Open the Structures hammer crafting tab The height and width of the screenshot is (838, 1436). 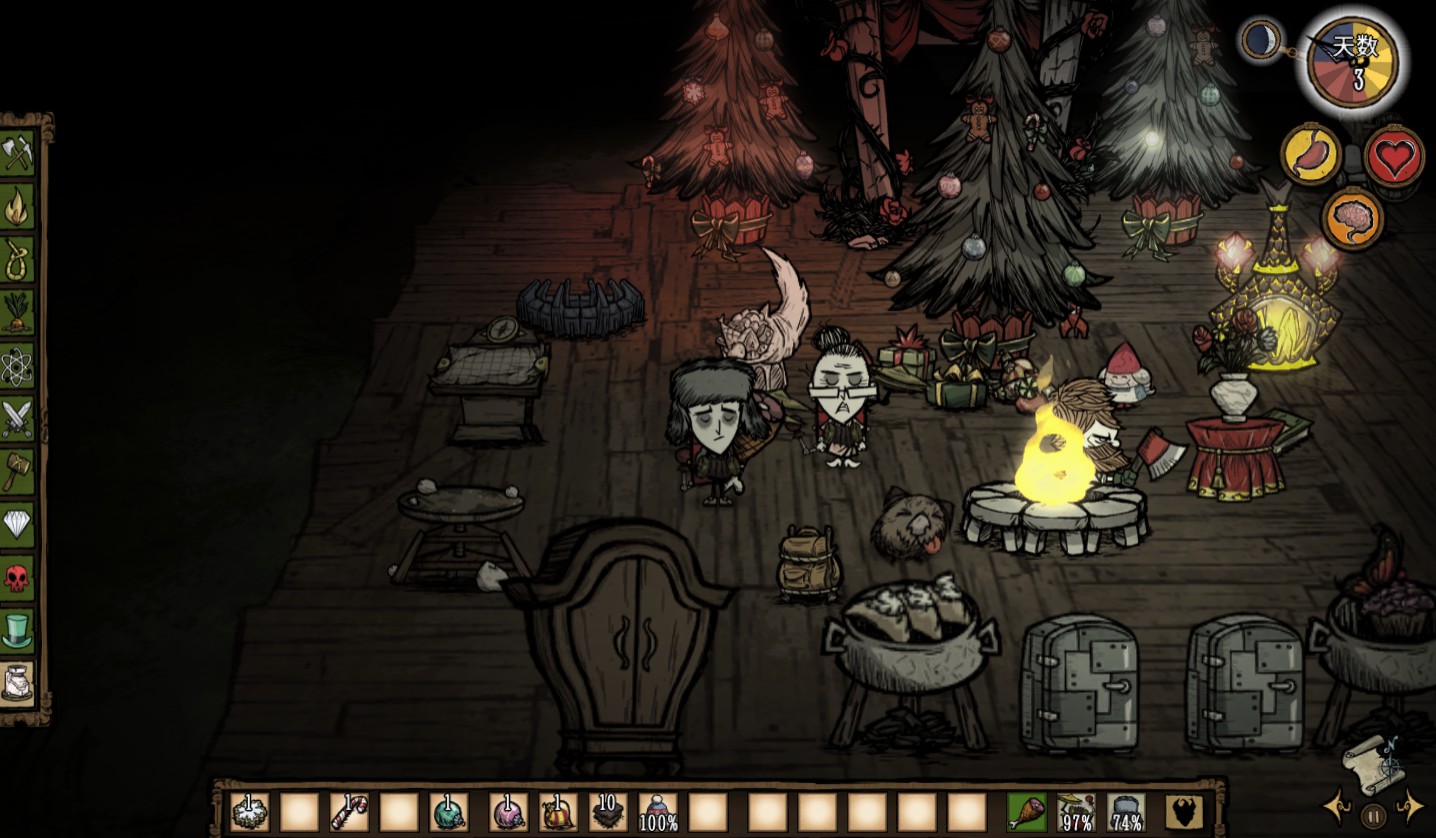(17, 471)
